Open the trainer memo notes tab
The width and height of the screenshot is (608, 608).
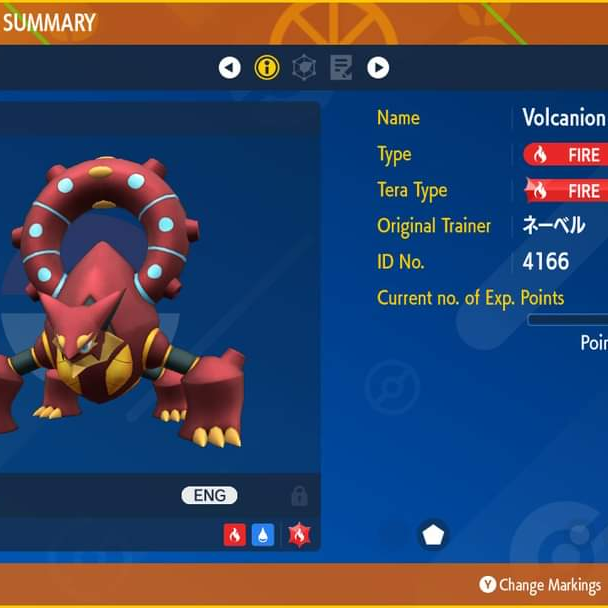(341, 68)
